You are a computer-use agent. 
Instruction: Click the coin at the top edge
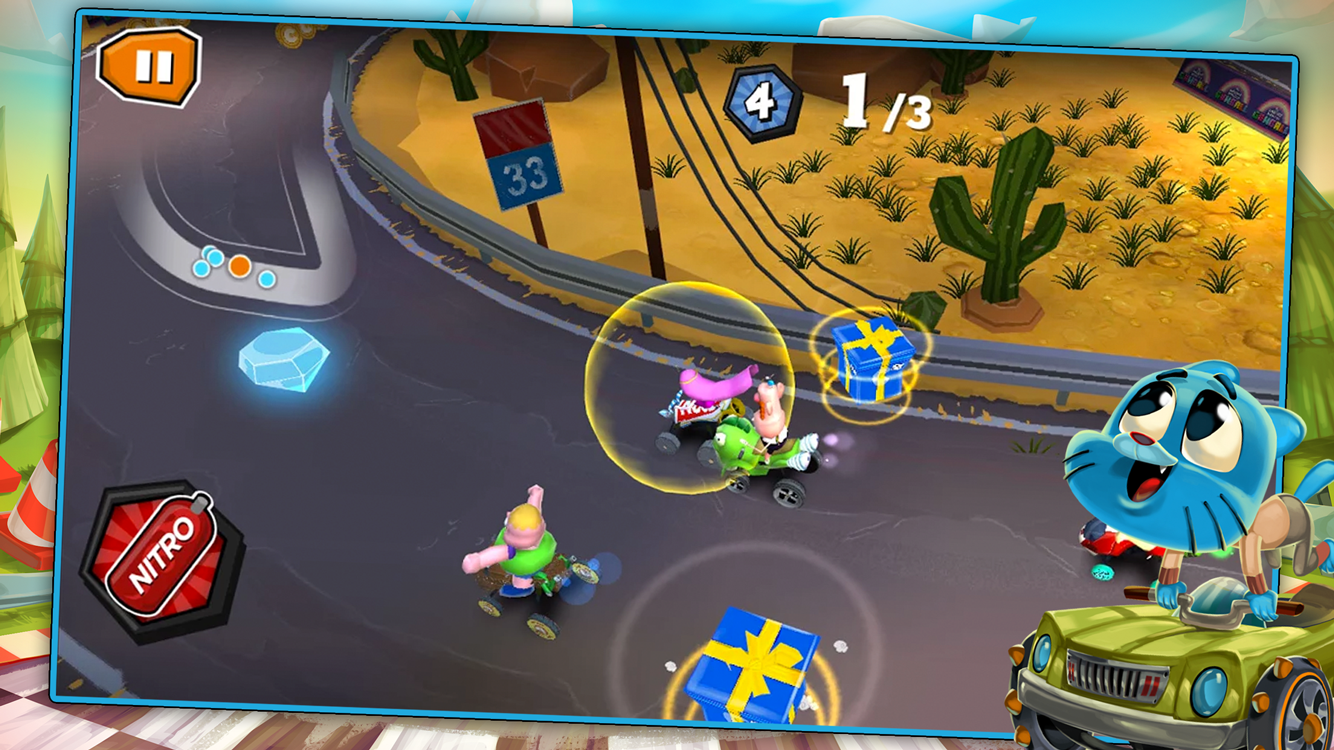coord(289,34)
